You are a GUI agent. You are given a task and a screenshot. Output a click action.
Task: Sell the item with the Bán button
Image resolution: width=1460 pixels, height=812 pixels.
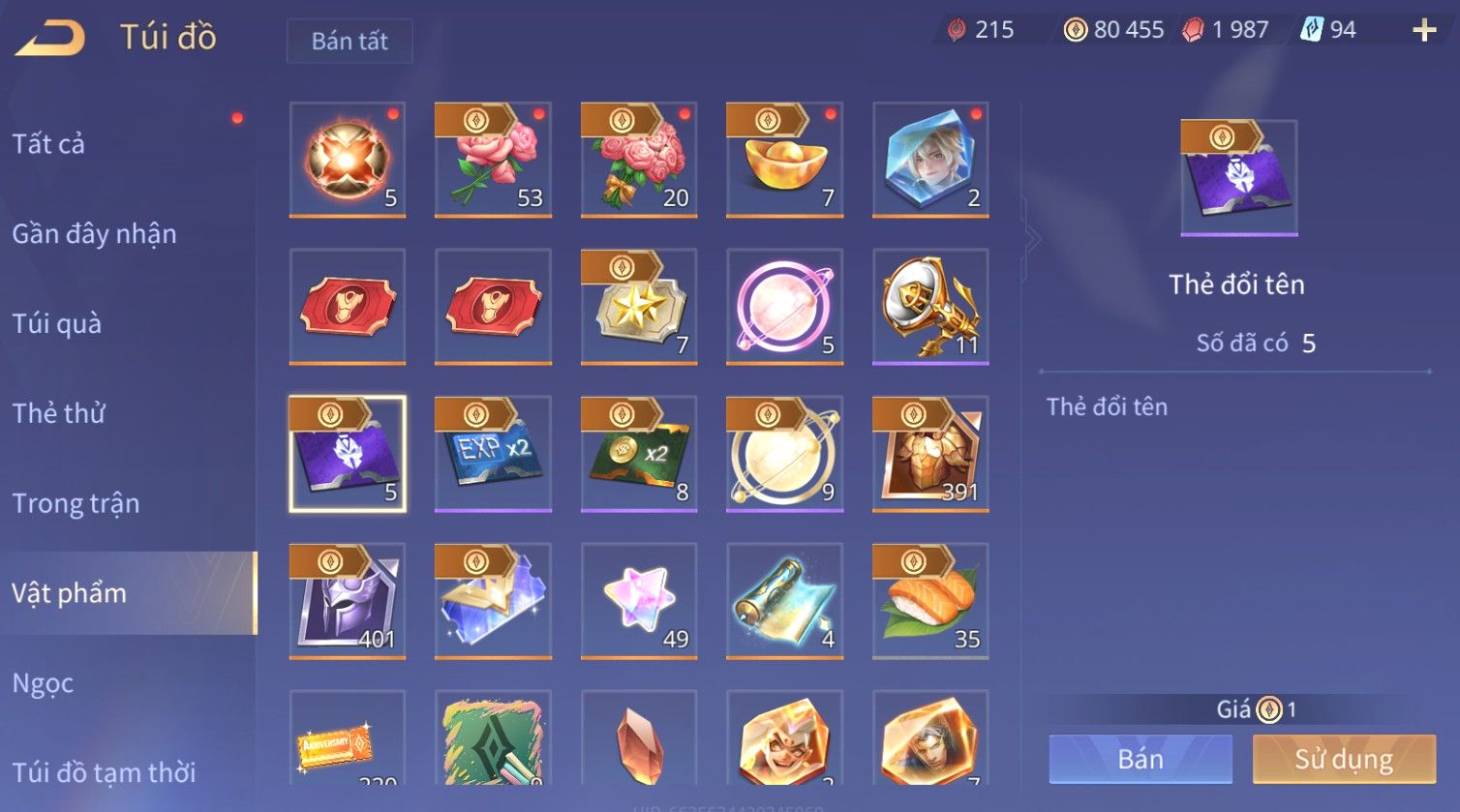(1141, 759)
